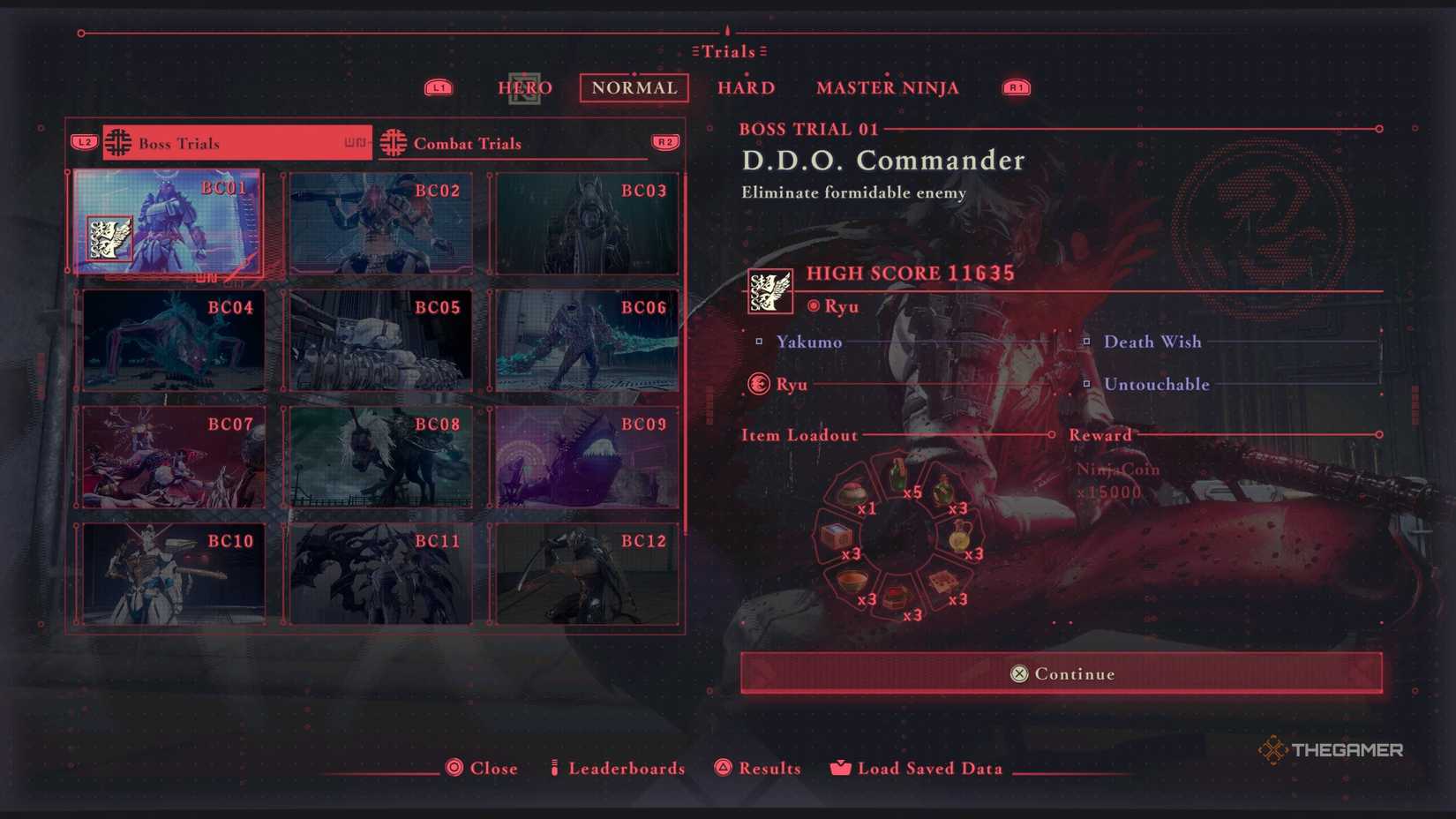
Task: Open boss trial BC04
Action: click(173, 341)
